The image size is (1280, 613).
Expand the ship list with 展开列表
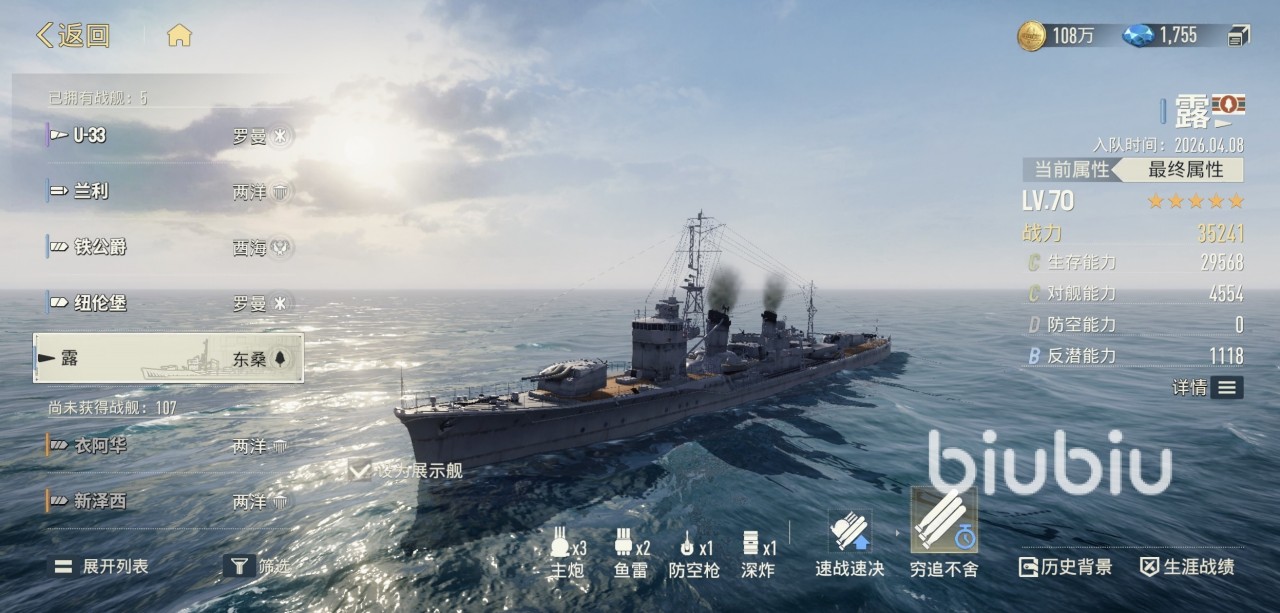[x=102, y=566]
